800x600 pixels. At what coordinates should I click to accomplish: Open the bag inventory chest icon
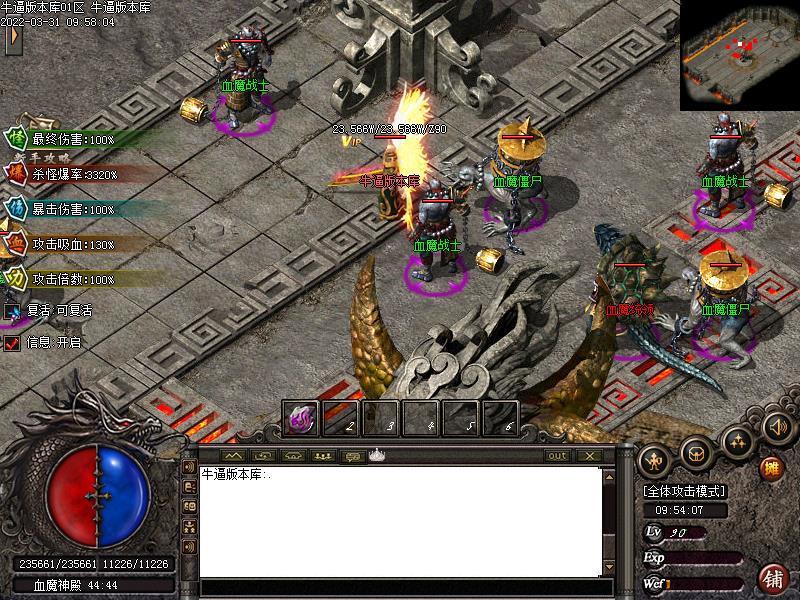696,453
